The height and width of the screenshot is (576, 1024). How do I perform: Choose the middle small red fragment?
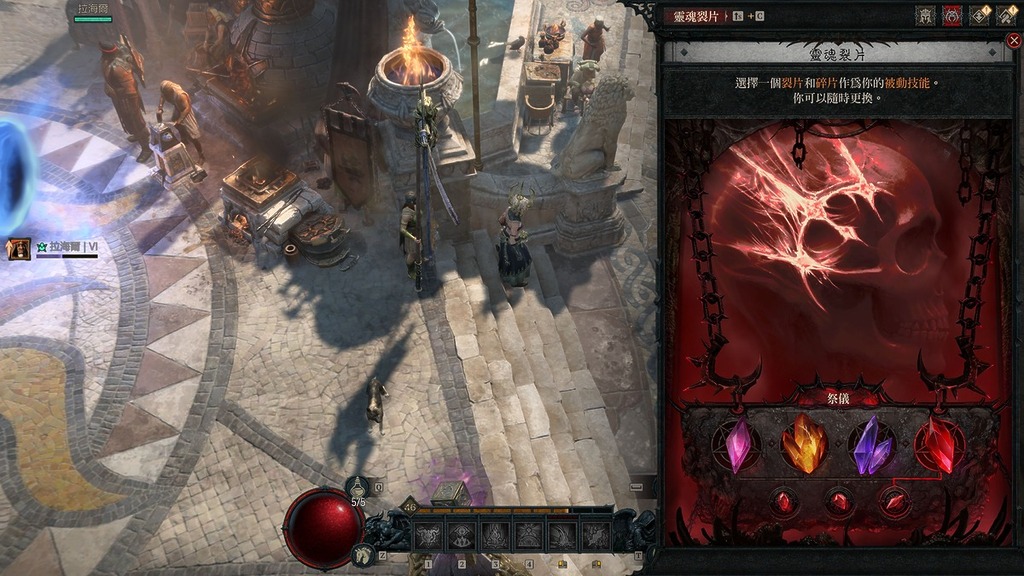tap(839, 501)
